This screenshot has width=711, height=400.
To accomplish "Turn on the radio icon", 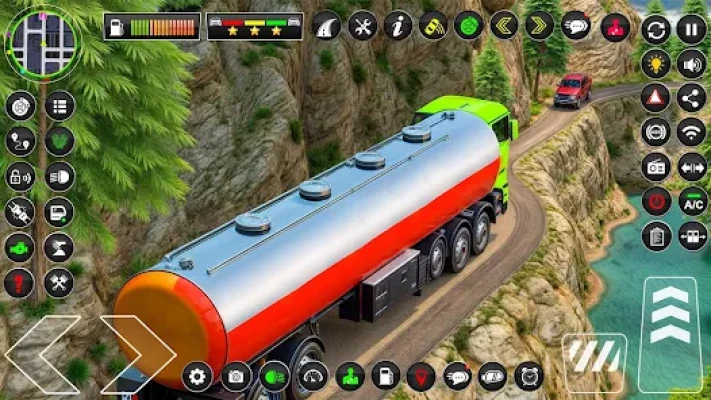I will coord(656,166).
